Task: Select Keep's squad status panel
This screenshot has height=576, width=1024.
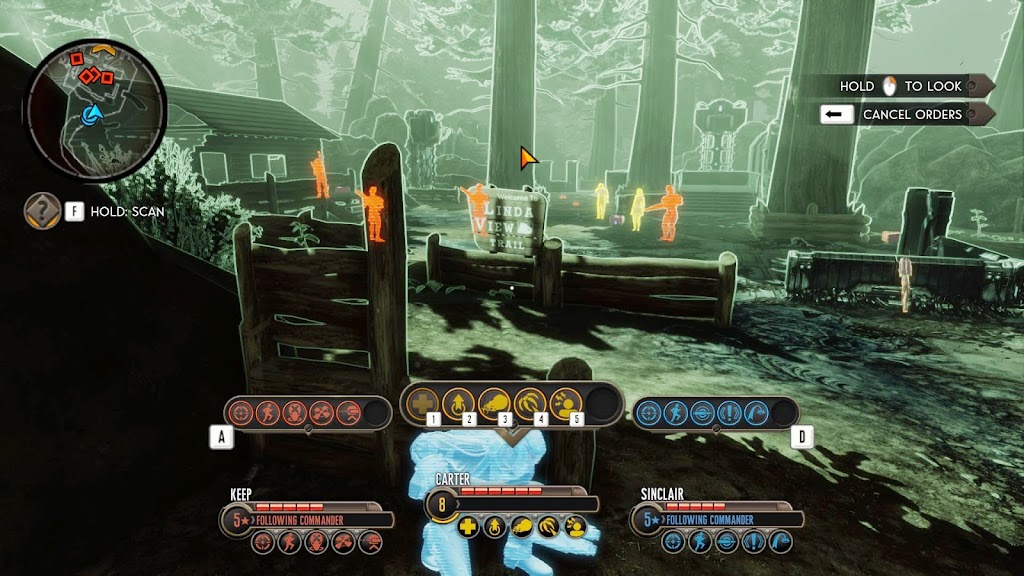Action: tap(306, 519)
